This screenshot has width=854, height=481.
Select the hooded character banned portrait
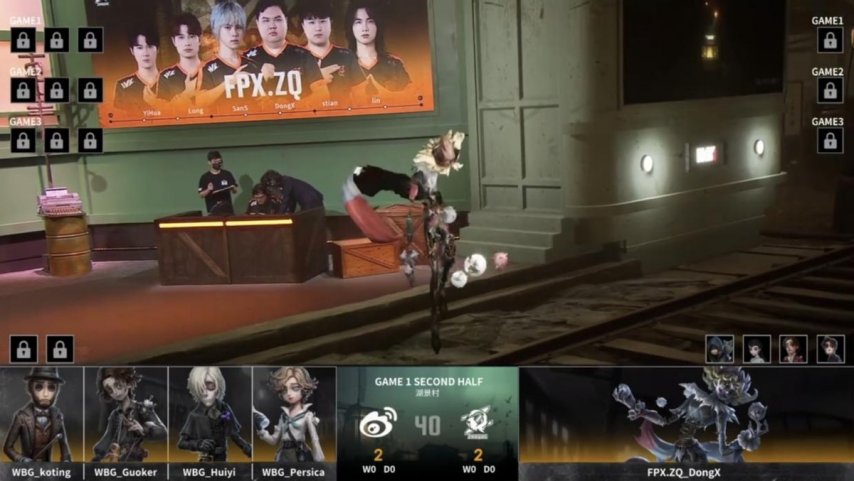pyautogui.click(x=720, y=349)
